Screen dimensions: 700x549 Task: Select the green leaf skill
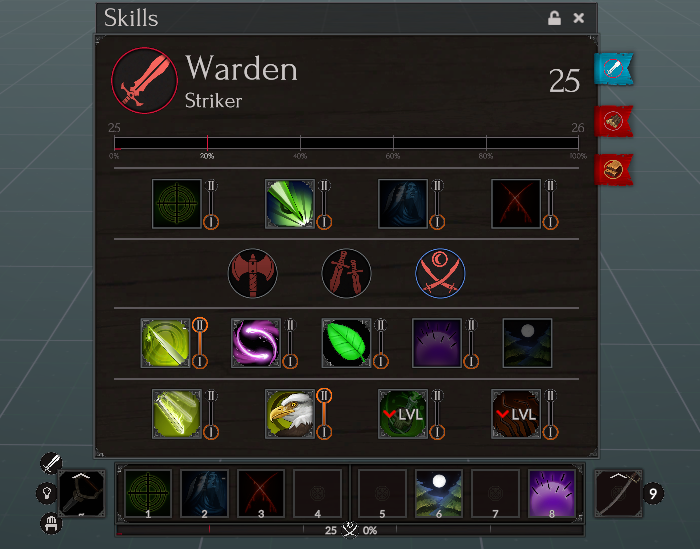pyautogui.click(x=346, y=343)
